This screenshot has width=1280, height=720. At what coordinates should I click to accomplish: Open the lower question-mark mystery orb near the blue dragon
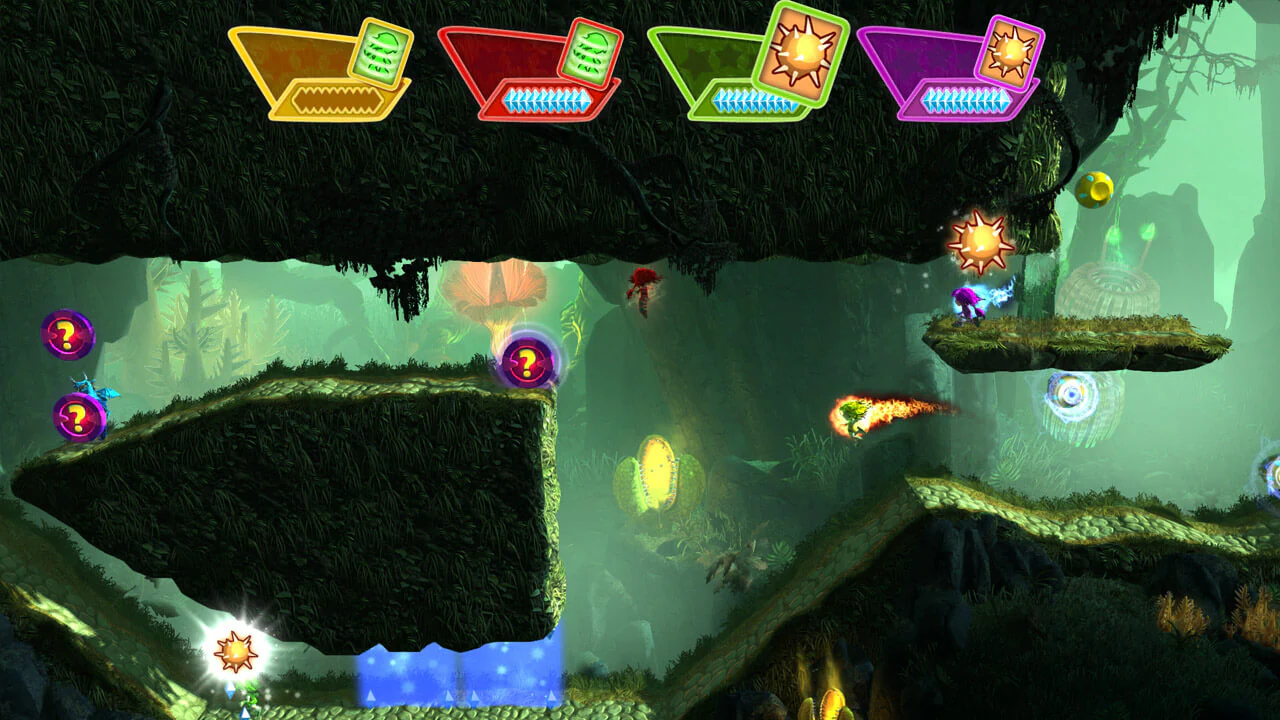(78, 413)
